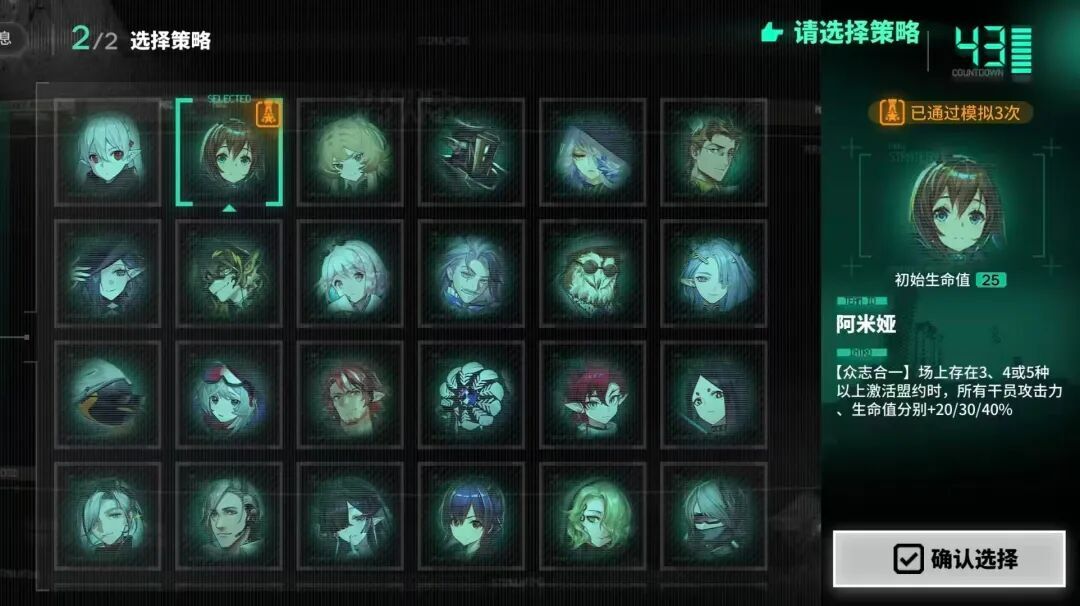Choose the blonde fluffy-haired character portrait
This screenshot has width=1080, height=606.
tap(350, 153)
